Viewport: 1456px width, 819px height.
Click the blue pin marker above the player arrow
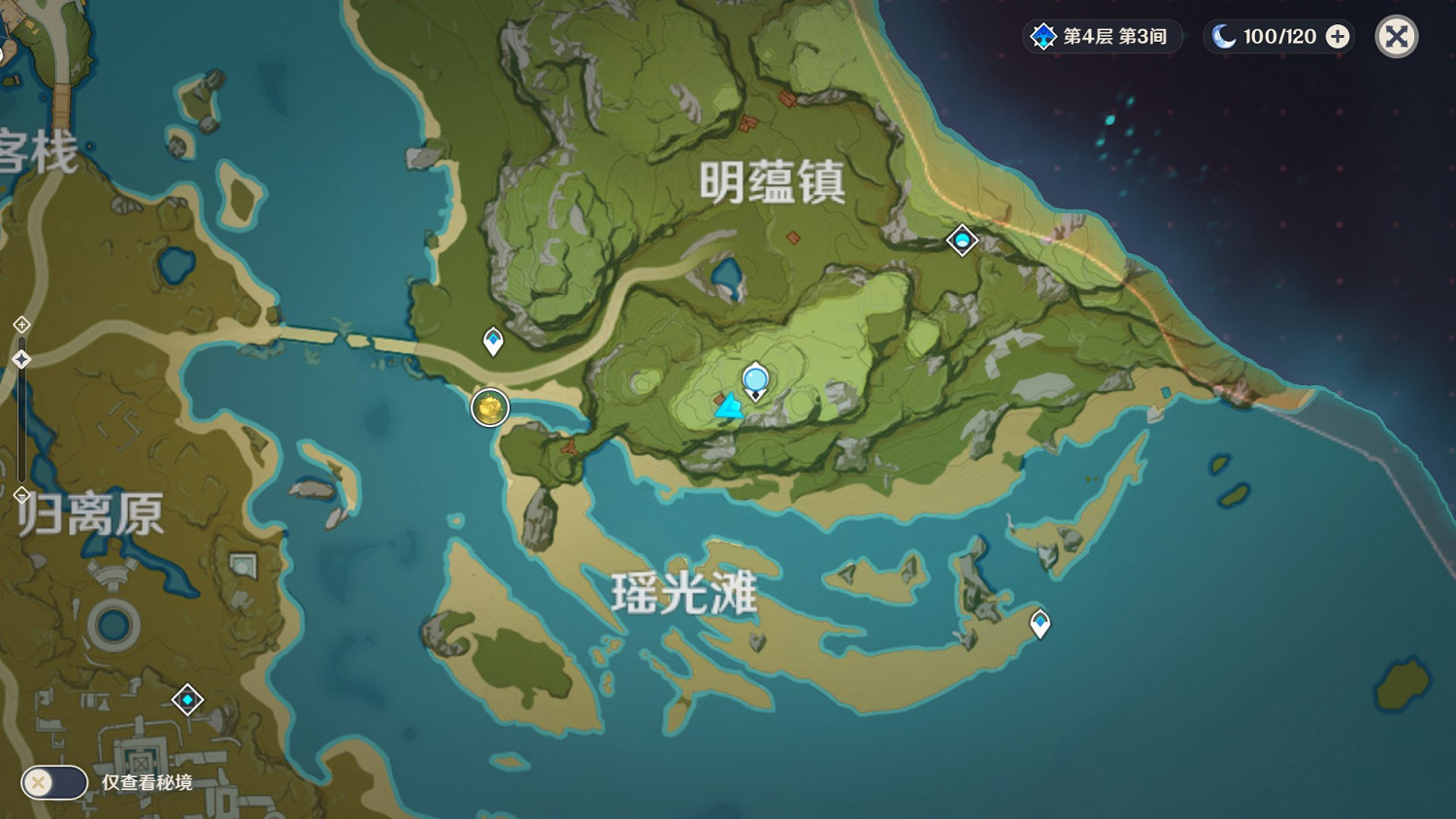(754, 380)
